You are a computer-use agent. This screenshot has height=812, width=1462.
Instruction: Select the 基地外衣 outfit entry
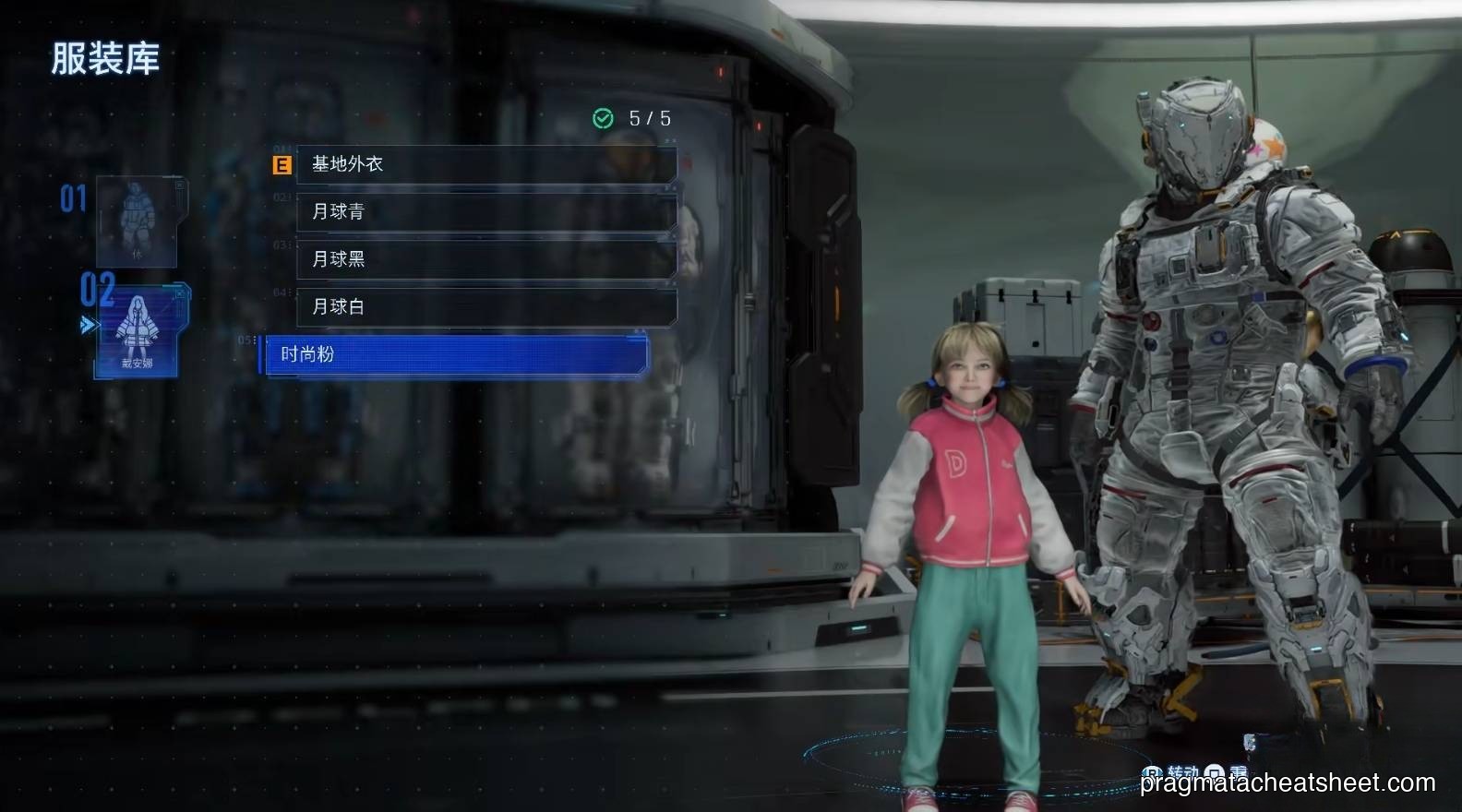click(x=486, y=164)
